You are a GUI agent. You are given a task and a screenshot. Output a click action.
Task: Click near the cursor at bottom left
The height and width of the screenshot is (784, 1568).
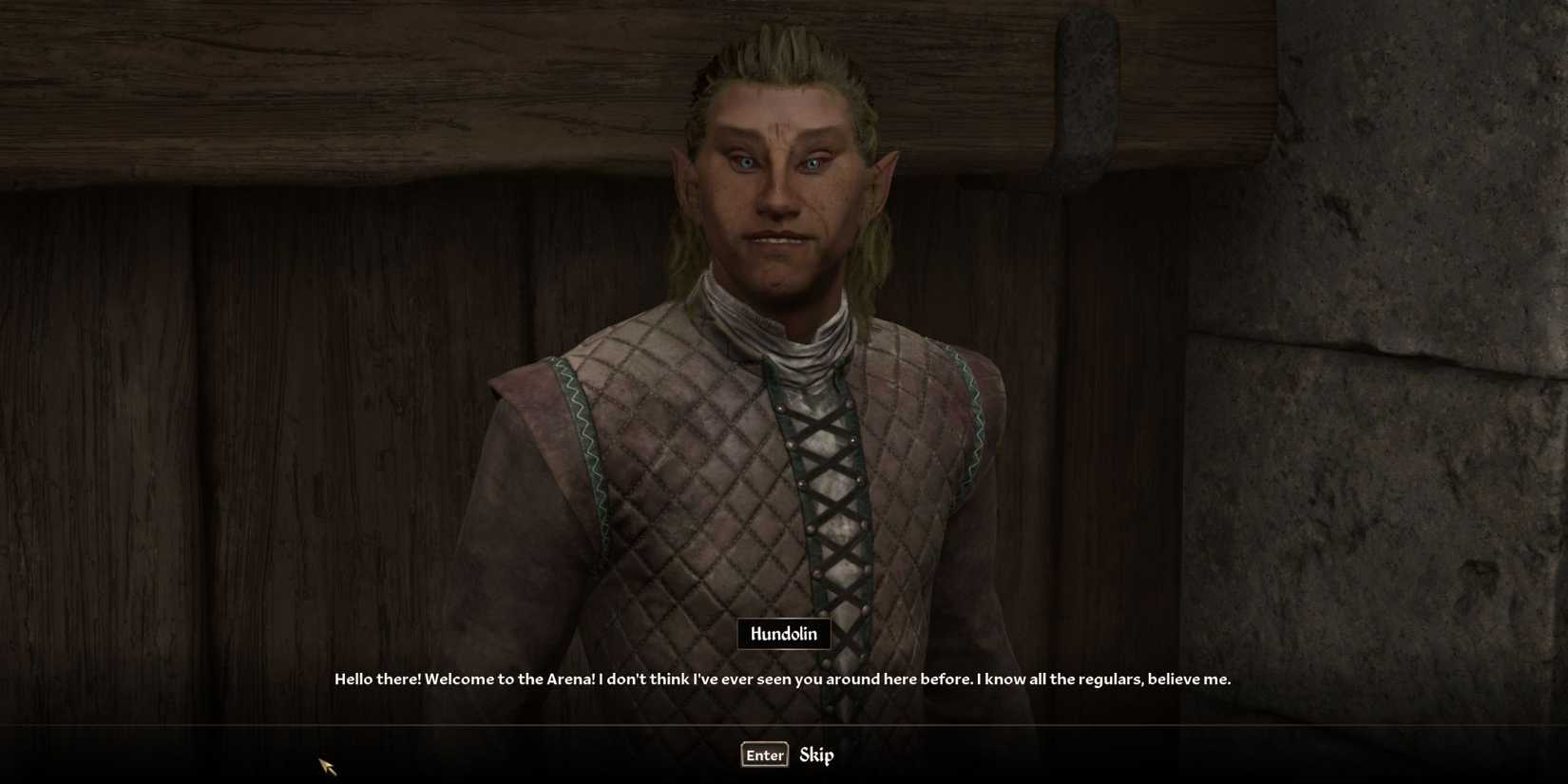328,765
